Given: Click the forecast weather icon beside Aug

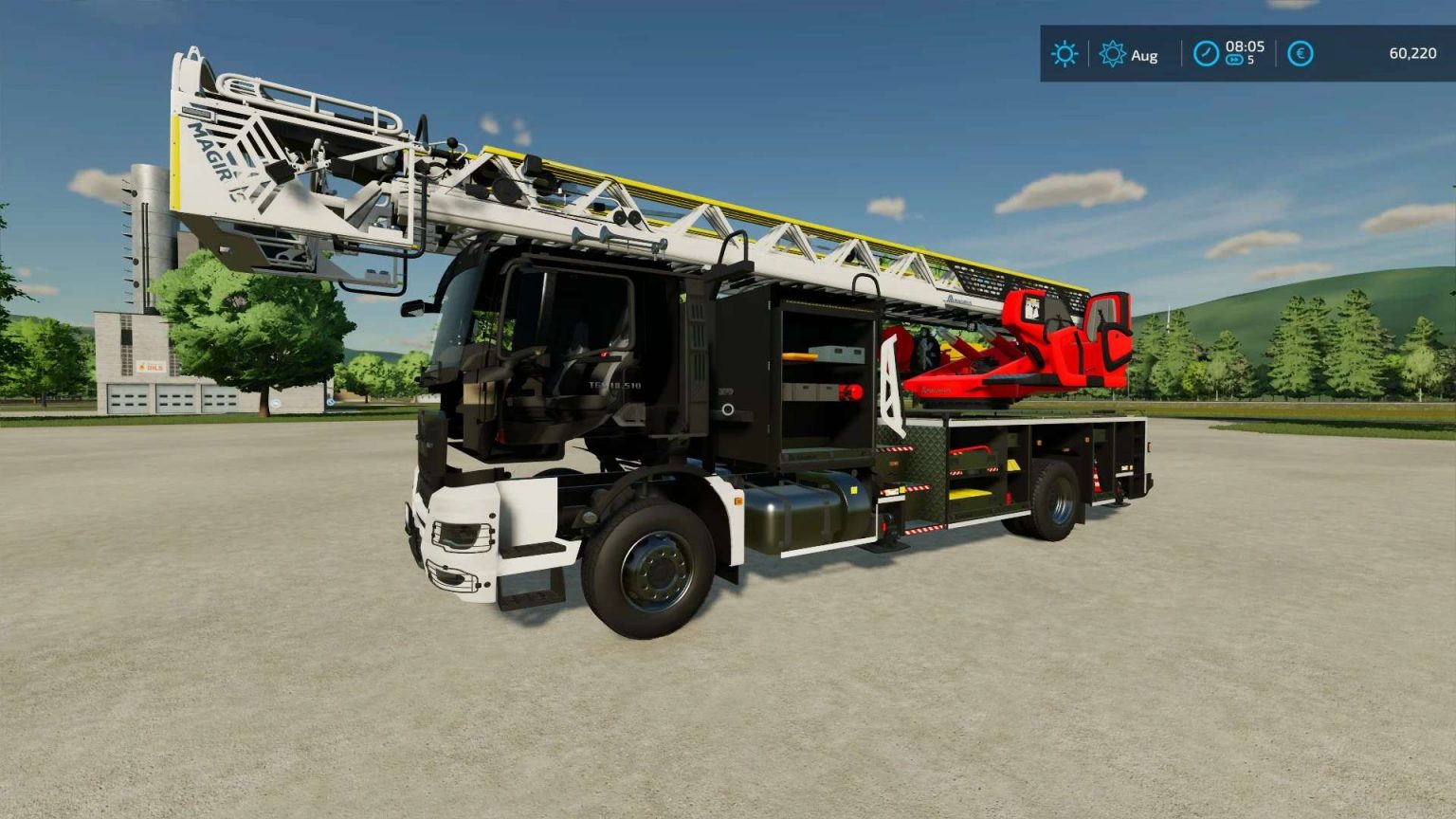Looking at the screenshot, I should pyautogui.click(x=1111, y=55).
